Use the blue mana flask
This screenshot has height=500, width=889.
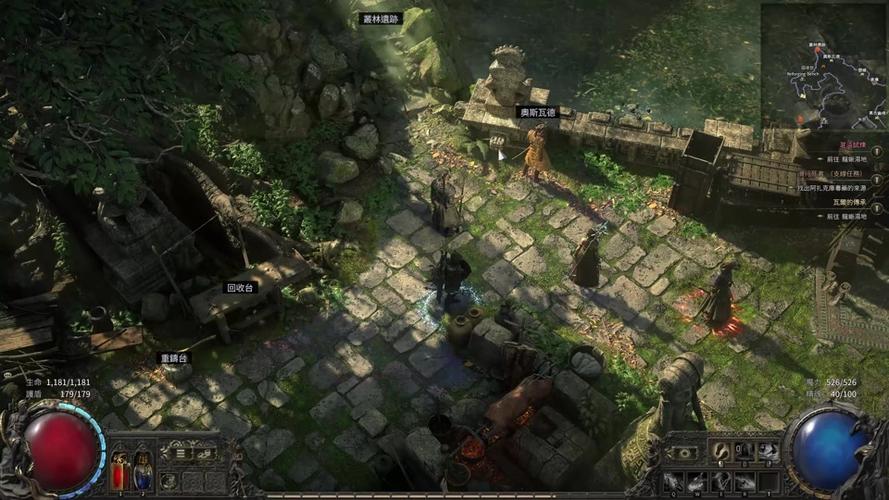point(143,471)
